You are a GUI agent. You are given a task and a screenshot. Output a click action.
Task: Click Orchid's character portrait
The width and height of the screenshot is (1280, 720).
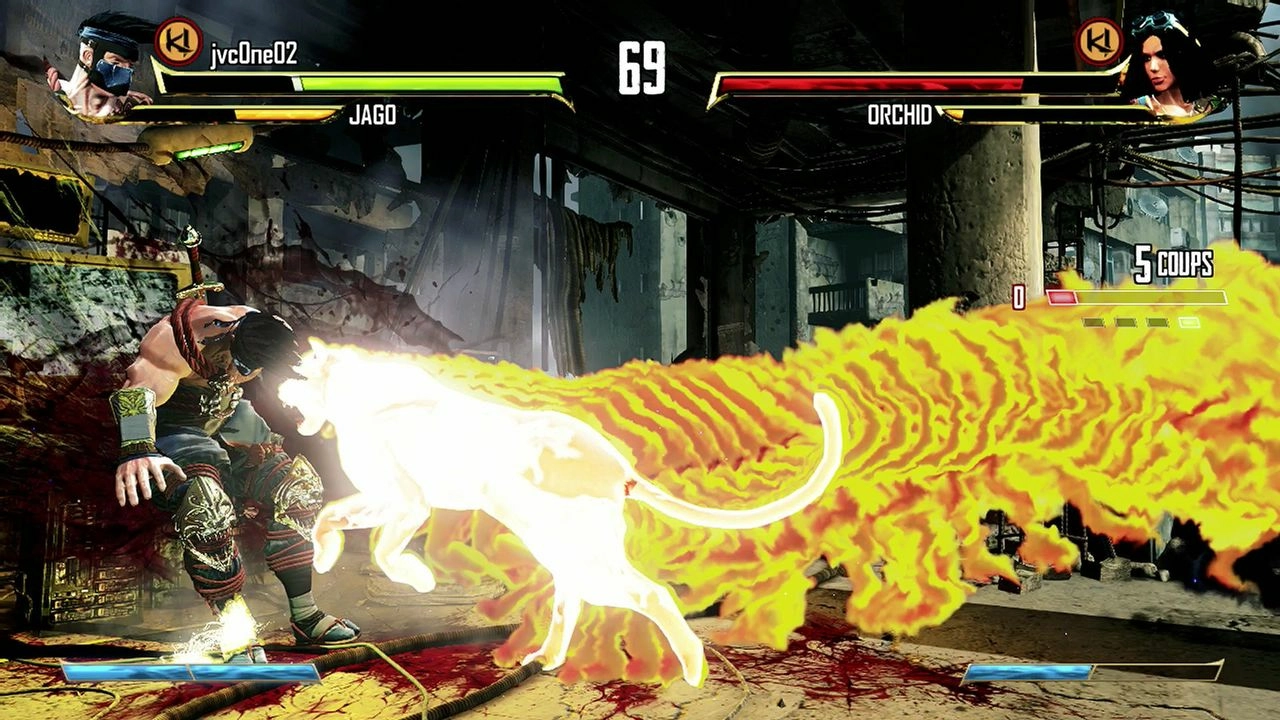tap(1163, 62)
